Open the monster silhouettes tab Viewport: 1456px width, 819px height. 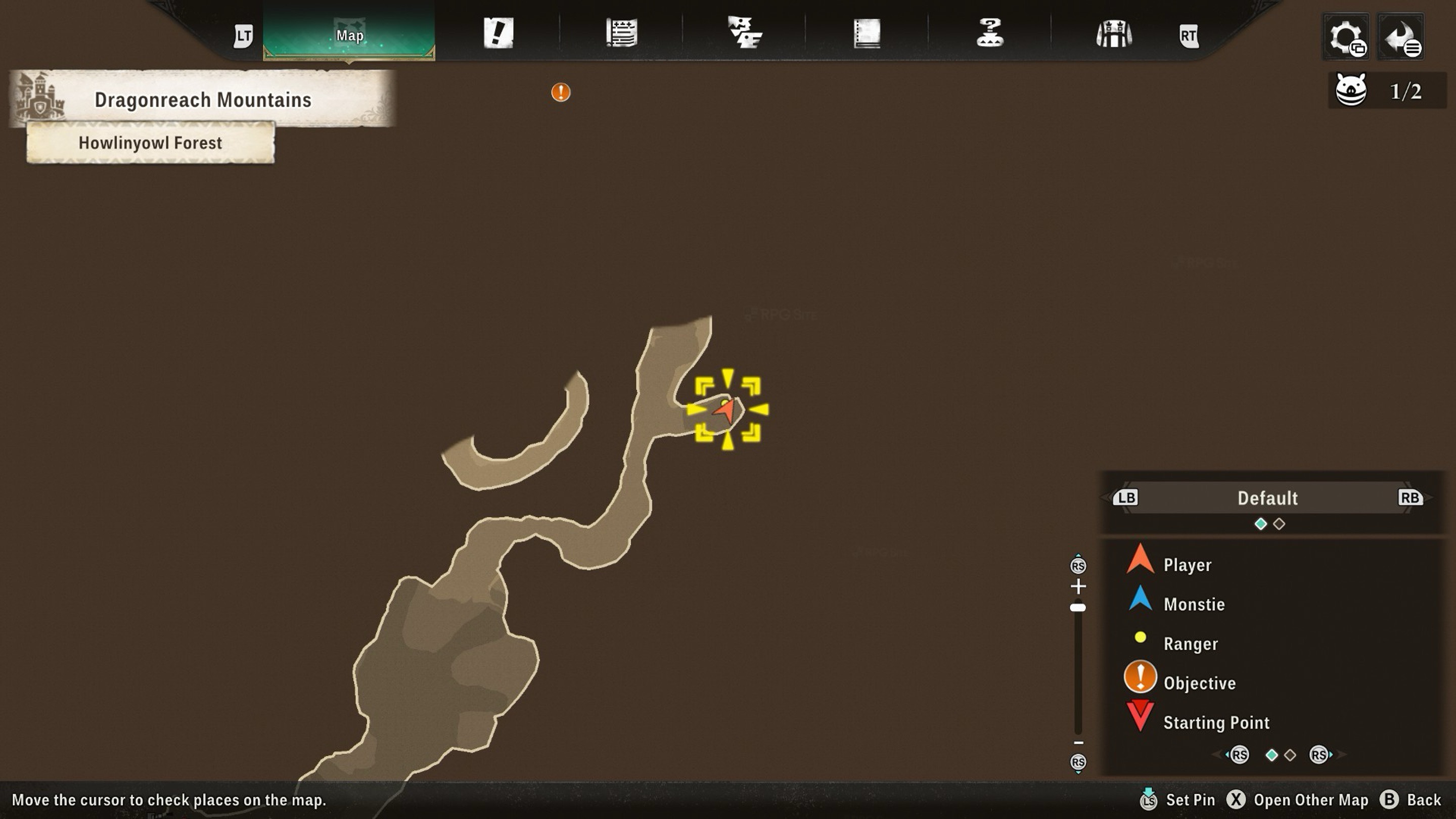click(x=744, y=33)
